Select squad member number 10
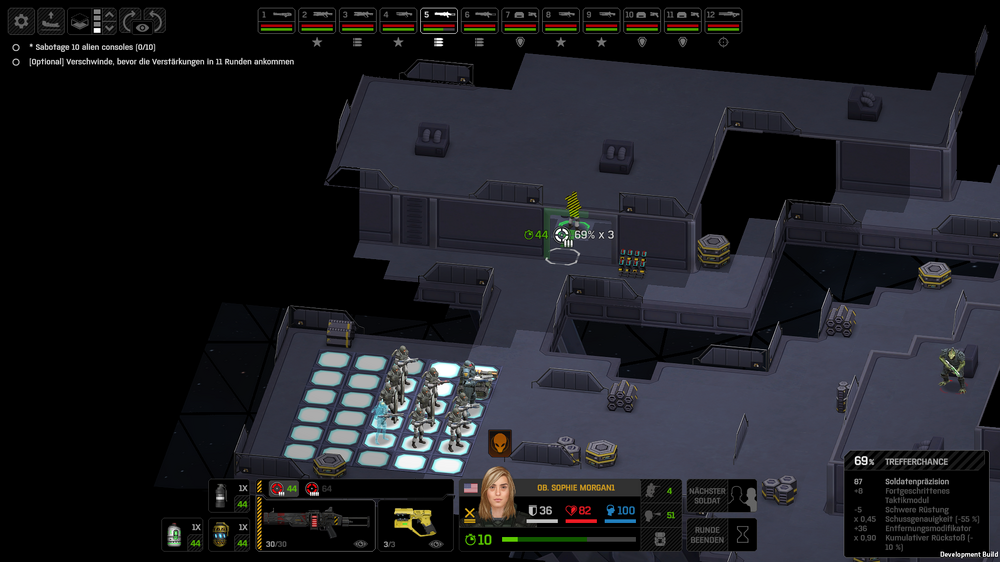Image resolution: width=1000 pixels, height=562 pixels. tap(642, 20)
